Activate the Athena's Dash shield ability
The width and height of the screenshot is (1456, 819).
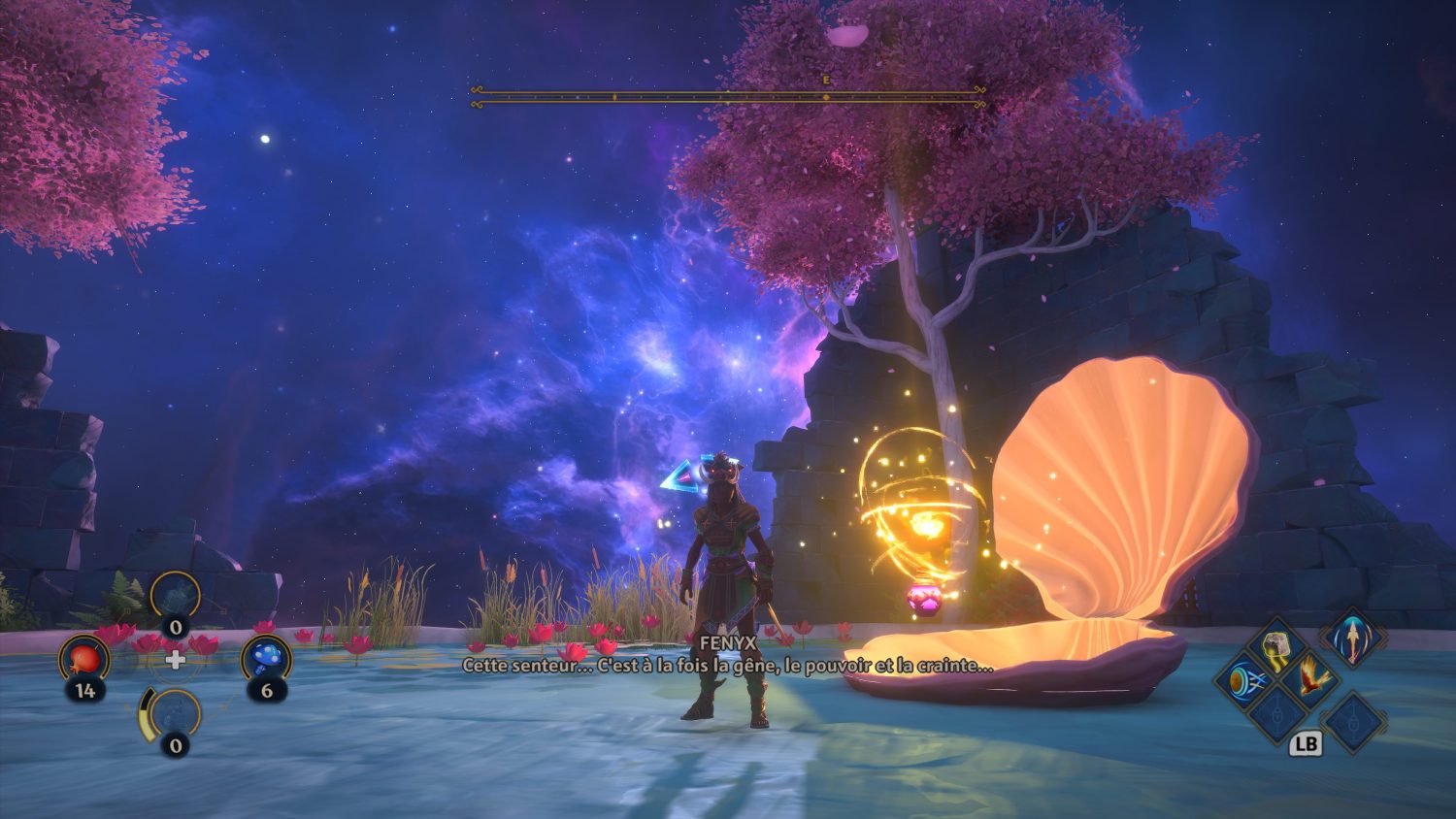1244,678
